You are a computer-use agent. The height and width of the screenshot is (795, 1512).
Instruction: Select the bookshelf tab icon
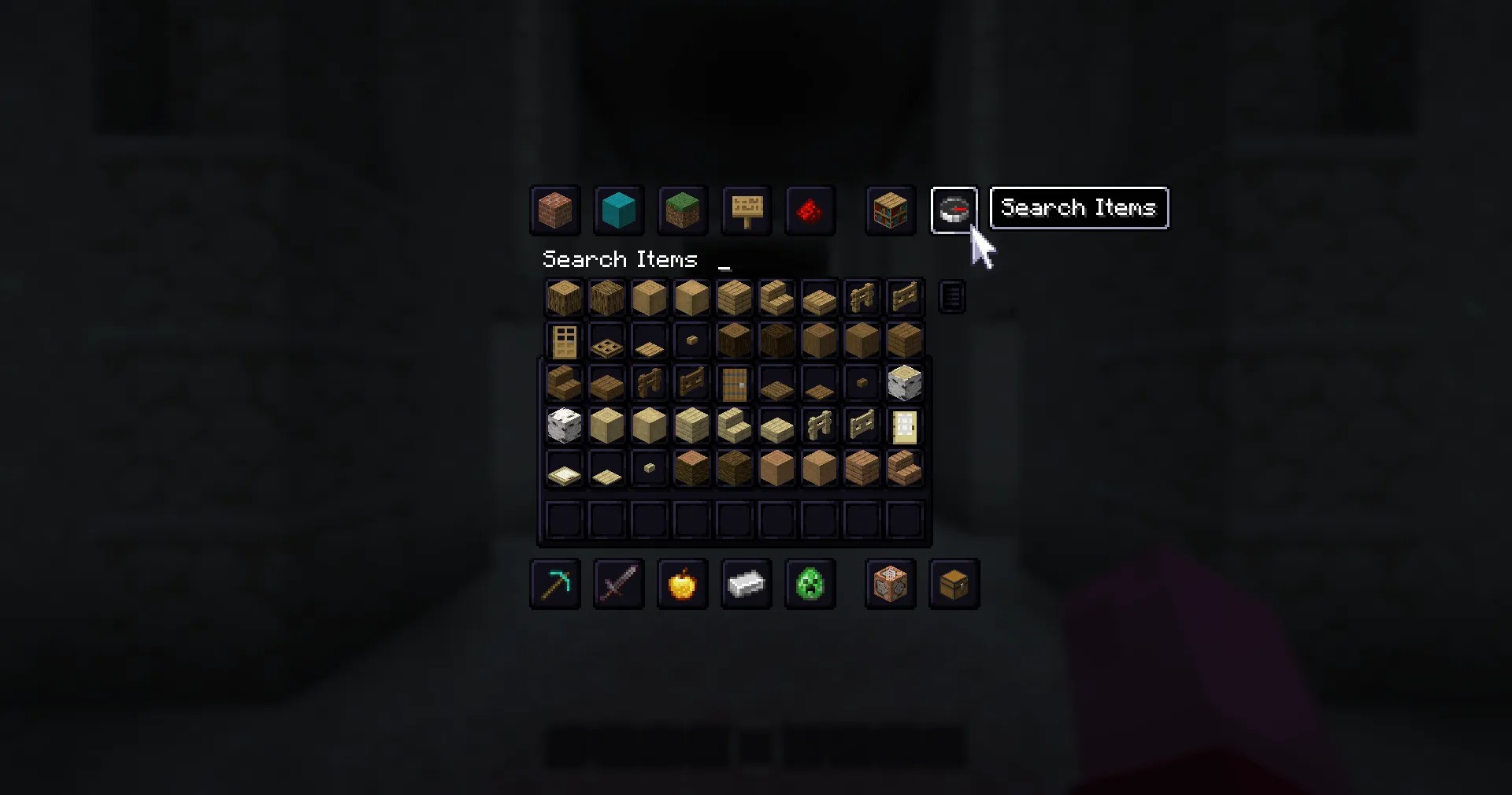[x=890, y=210]
